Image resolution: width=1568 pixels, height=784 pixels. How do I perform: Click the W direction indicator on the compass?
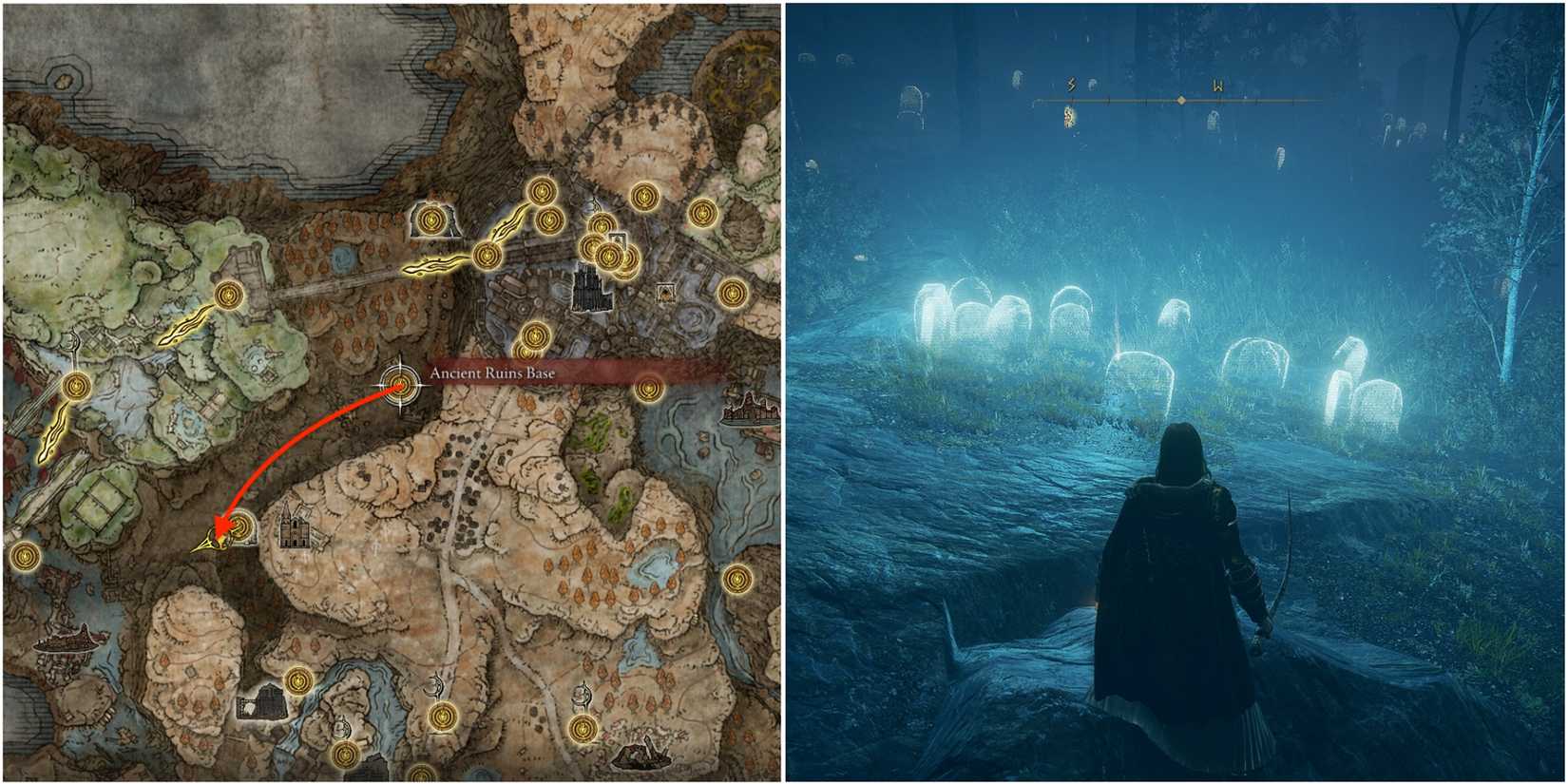1216,84
